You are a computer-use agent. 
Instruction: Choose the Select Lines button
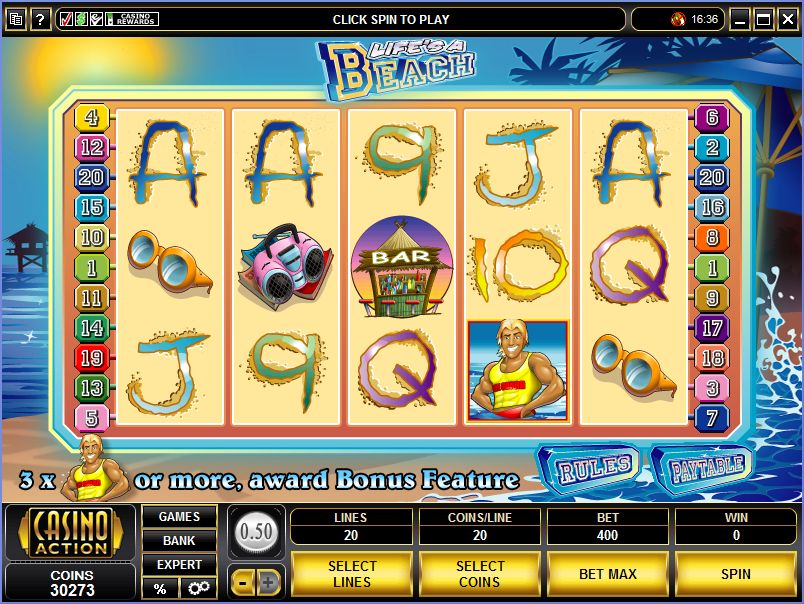click(x=351, y=574)
